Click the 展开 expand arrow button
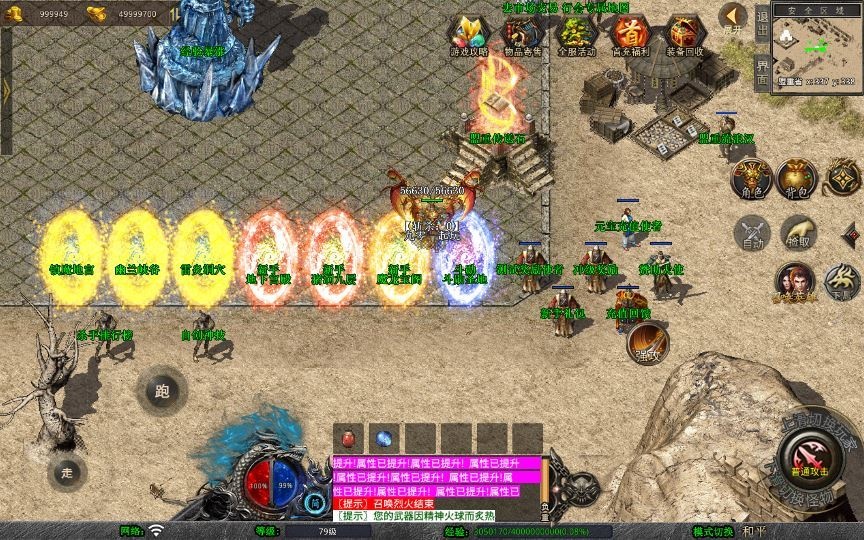Image resolution: width=864 pixels, height=540 pixels. coord(734,18)
